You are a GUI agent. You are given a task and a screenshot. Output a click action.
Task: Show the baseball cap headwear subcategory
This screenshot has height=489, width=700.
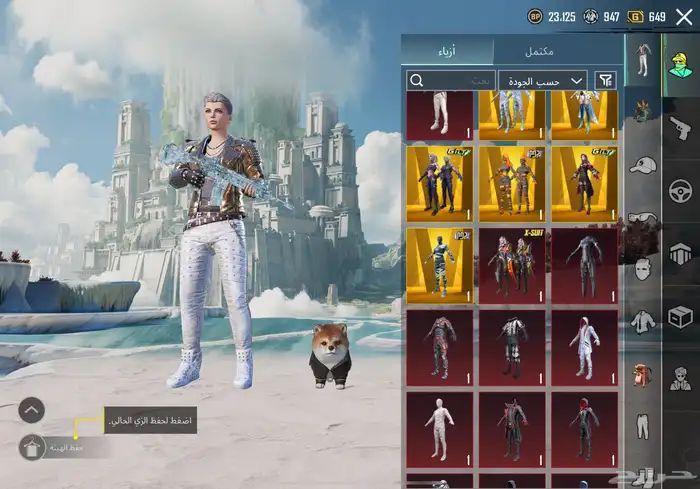(x=641, y=164)
